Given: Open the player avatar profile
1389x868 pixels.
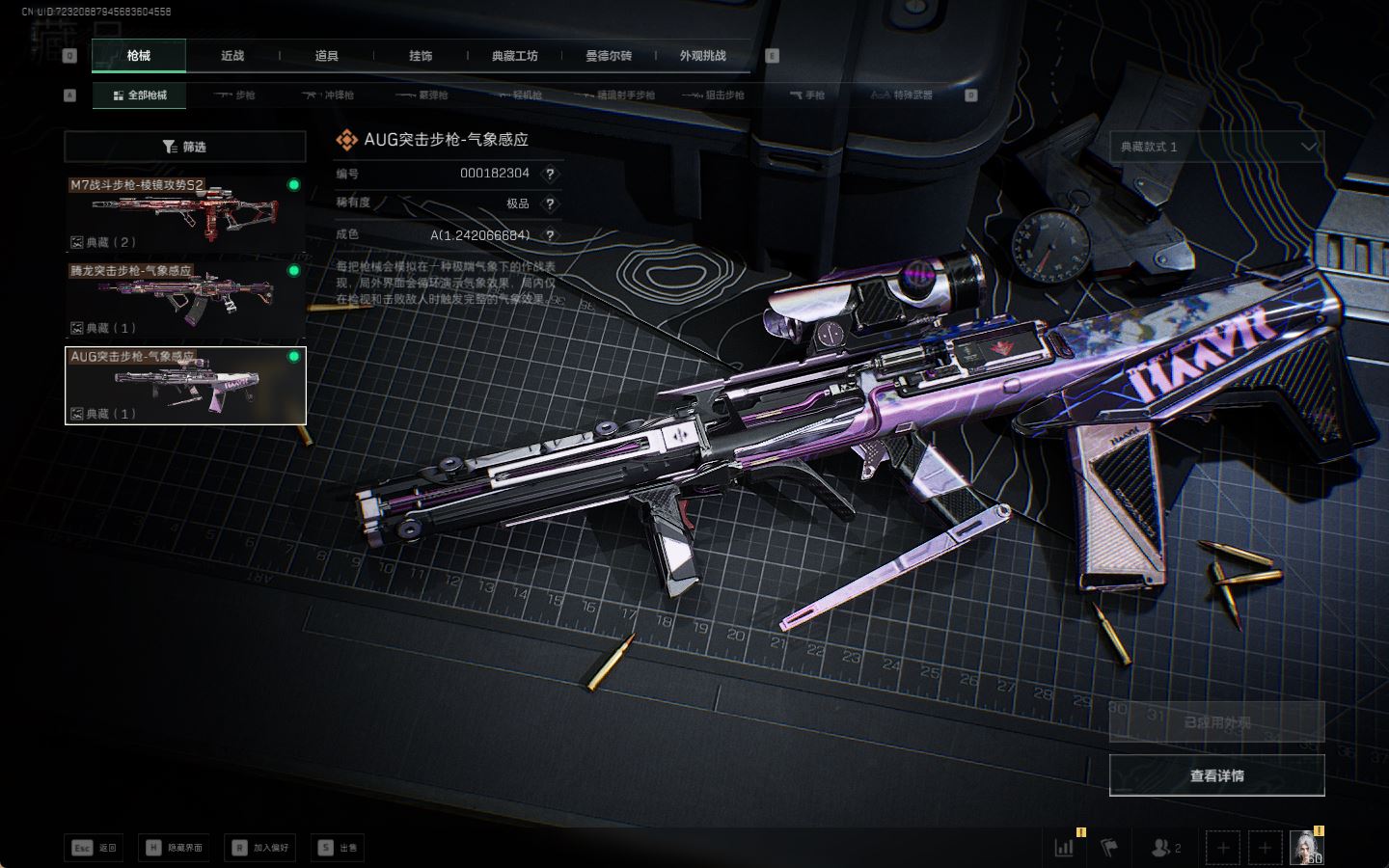Looking at the screenshot, I should coord(1306,848).
